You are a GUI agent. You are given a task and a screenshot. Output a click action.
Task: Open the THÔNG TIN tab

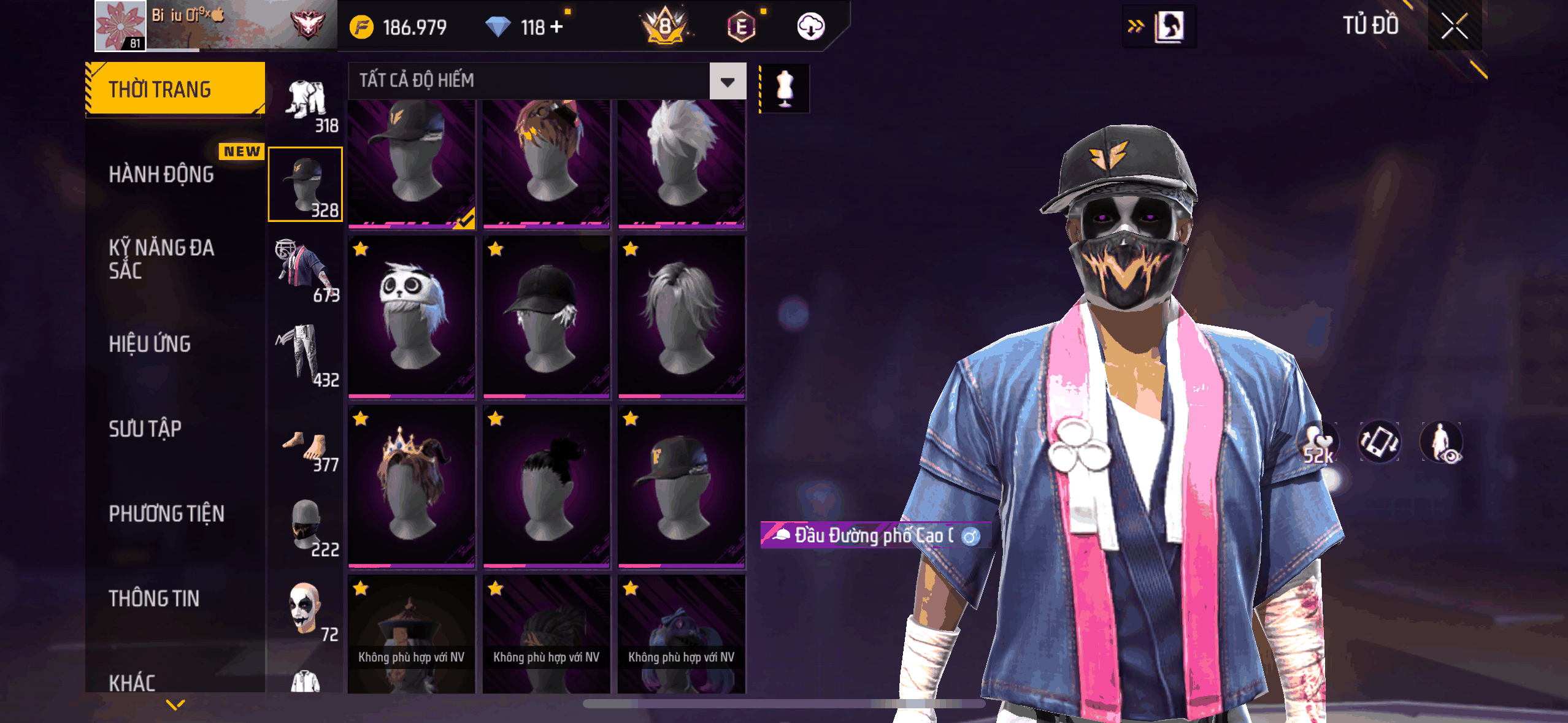click(x=154, y=599)
